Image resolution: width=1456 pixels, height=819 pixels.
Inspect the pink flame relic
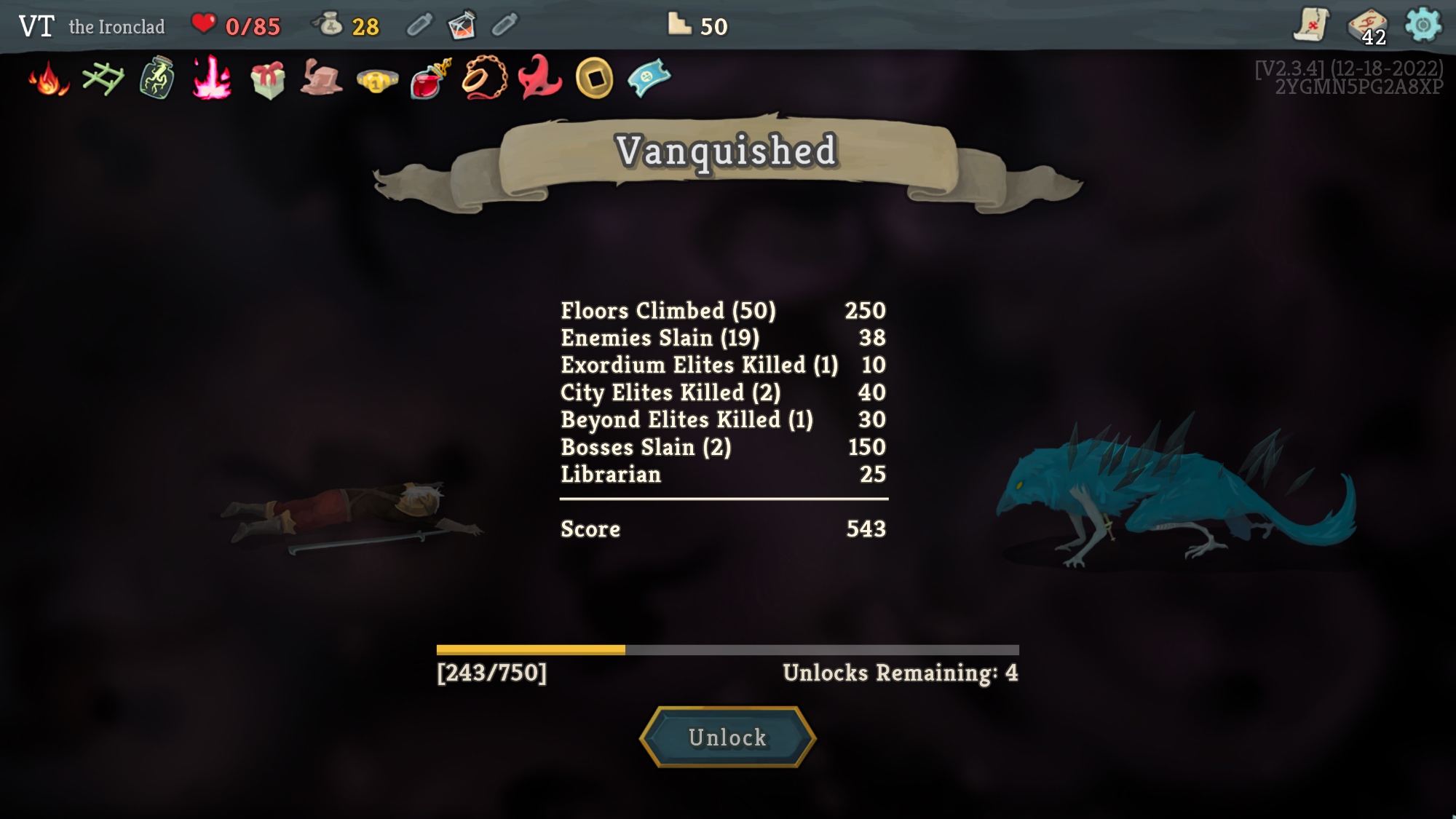click(212, 79)
